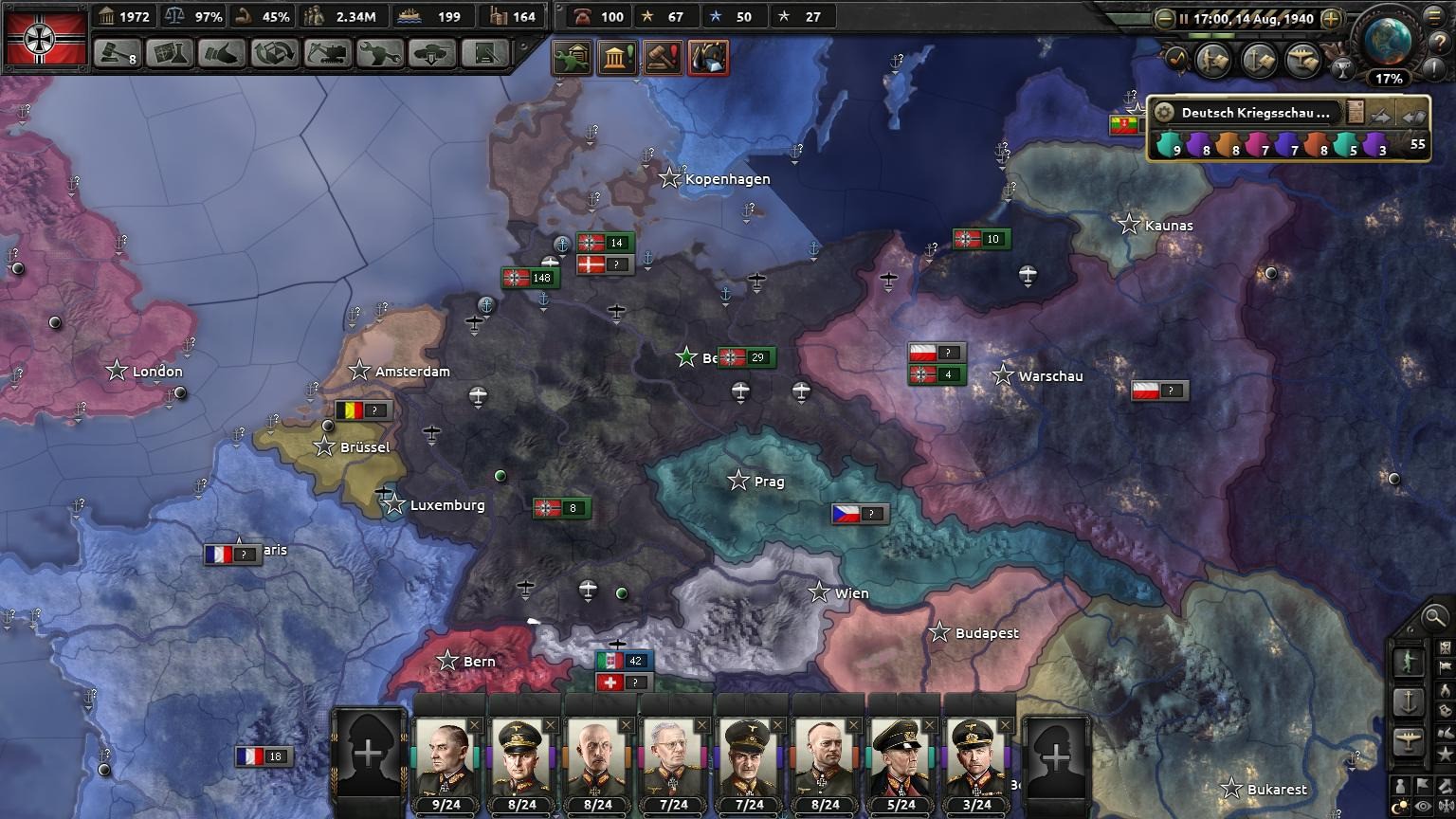Zoom the map with magnifying glass button

click(x=1434, y=618)
